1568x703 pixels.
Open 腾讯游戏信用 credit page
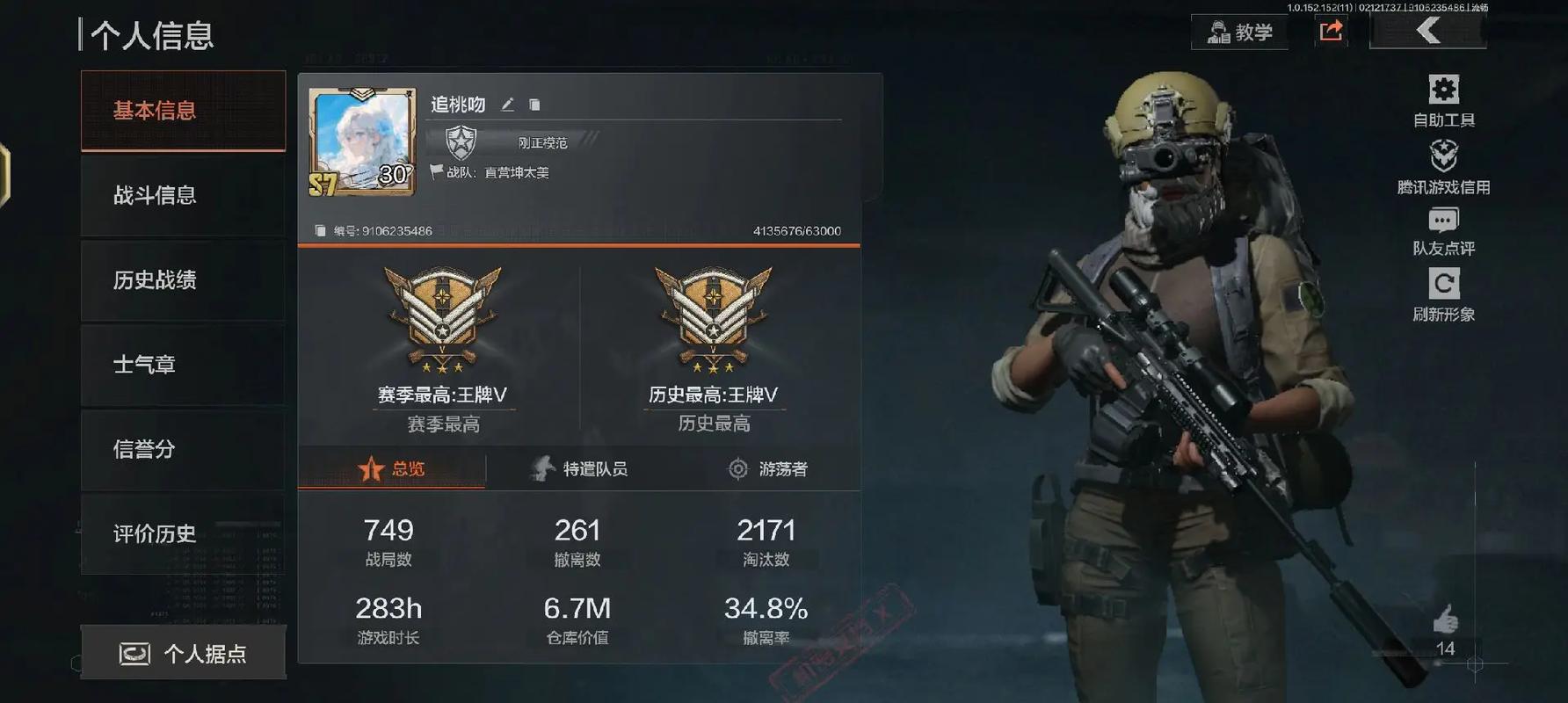click(x=1443, y=167)
